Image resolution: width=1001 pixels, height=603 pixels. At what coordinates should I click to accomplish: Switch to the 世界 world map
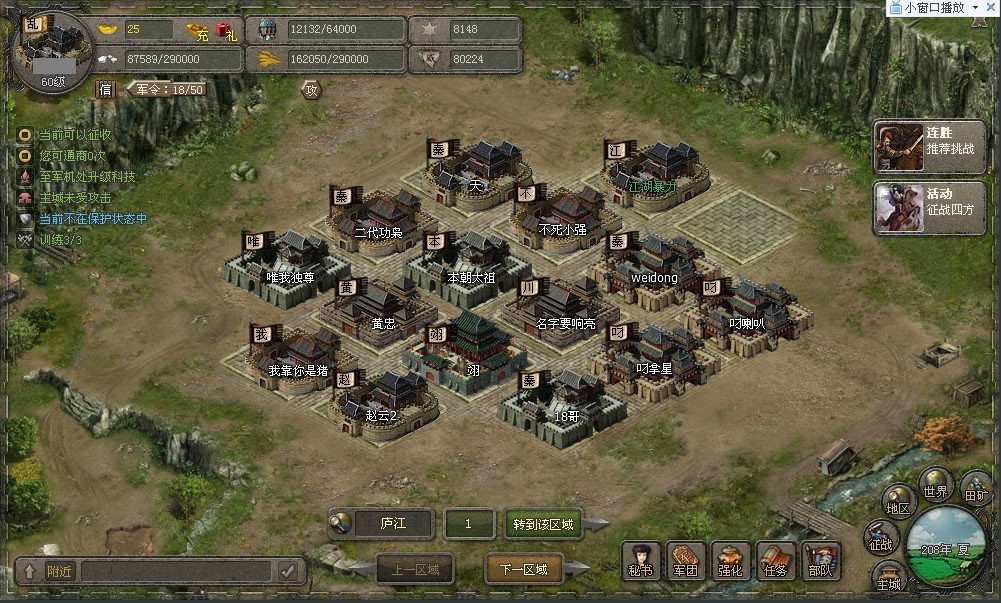pyautogui.click(x=936, y=486)
